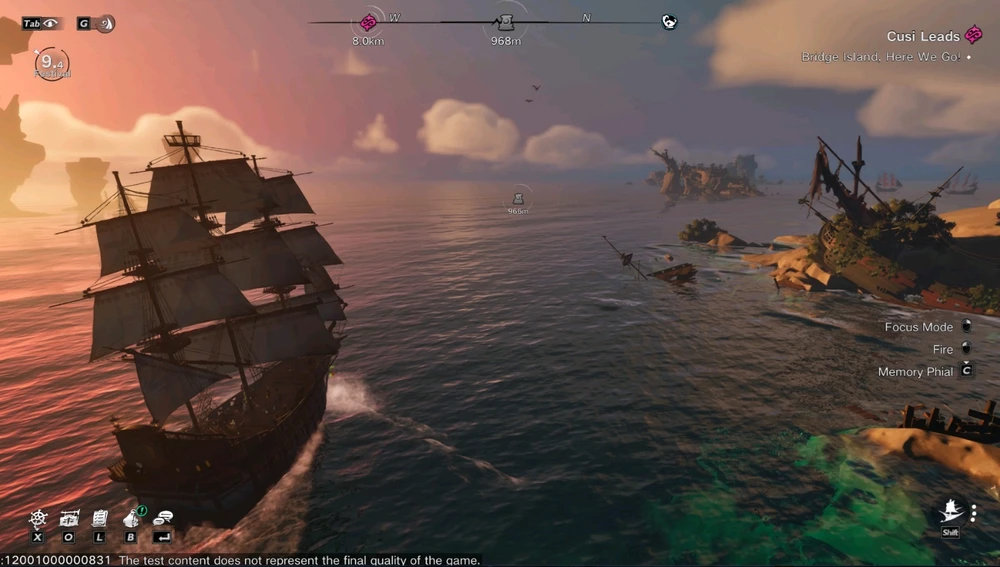Click the sailing ship icon above Shift
The image size is (1000, 567).
(950, 513)
